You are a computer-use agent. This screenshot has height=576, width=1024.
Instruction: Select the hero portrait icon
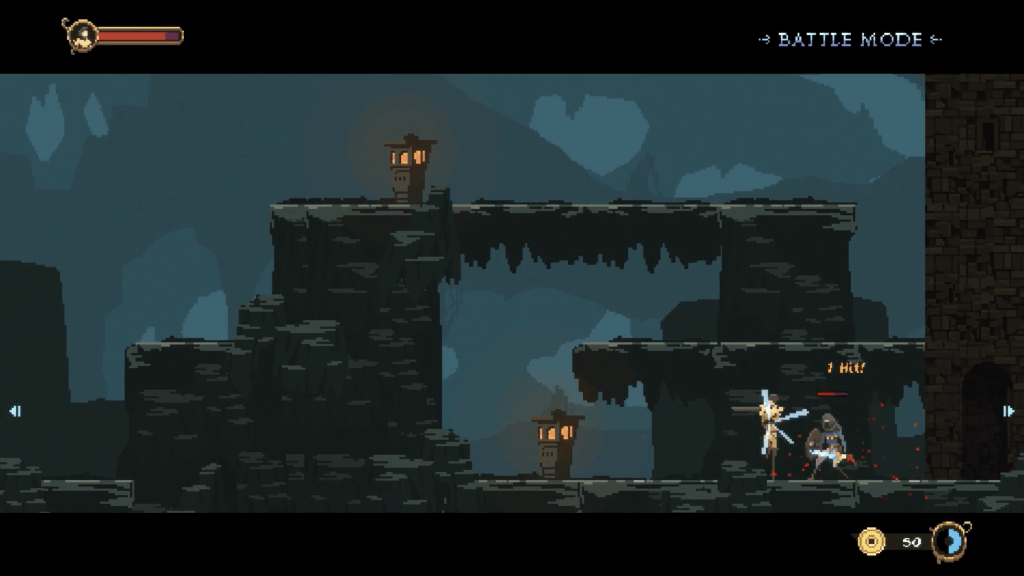point(81,36)
